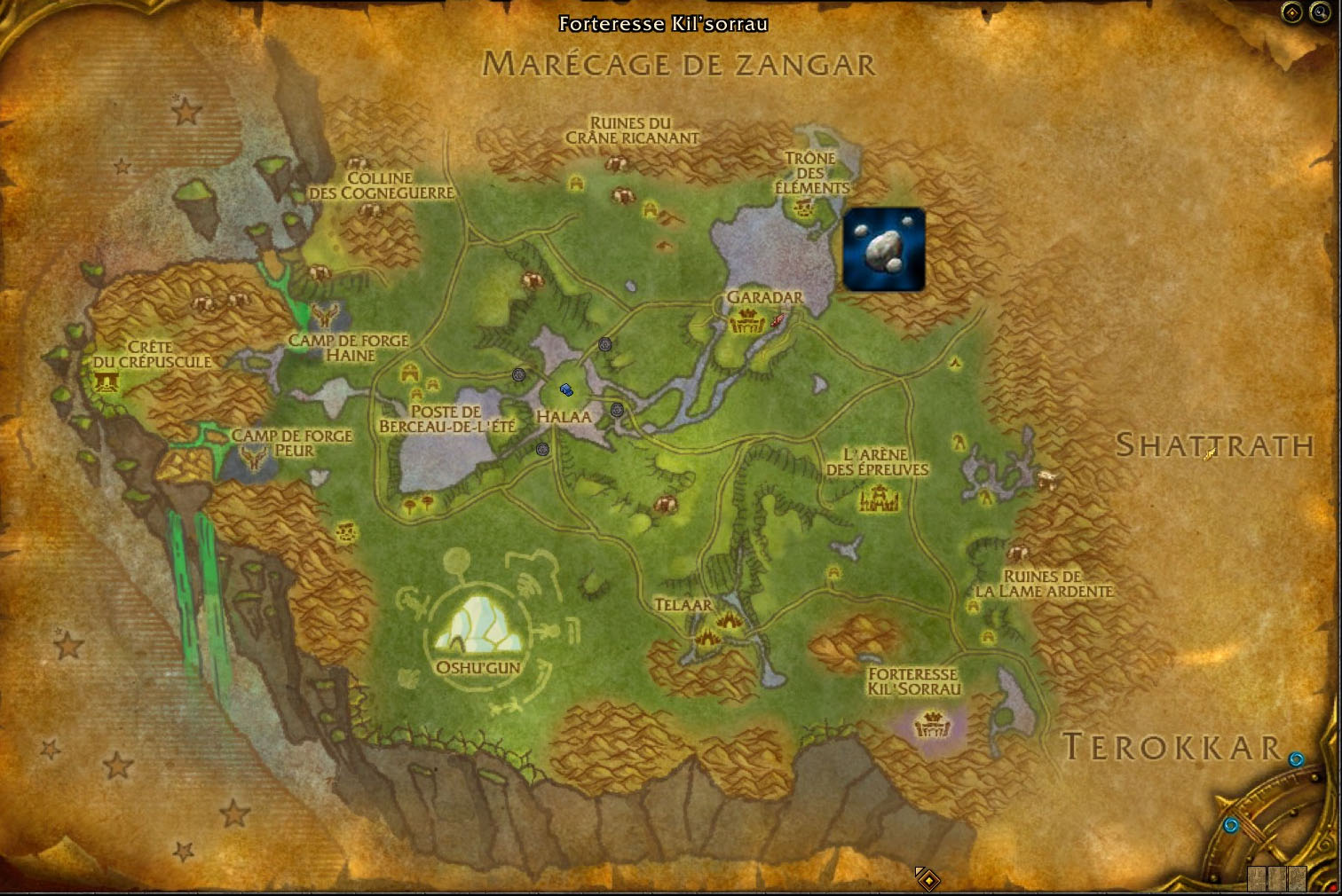Switch to the rightmost small tab at bottom right
1342x896 pixels.
1298,878
